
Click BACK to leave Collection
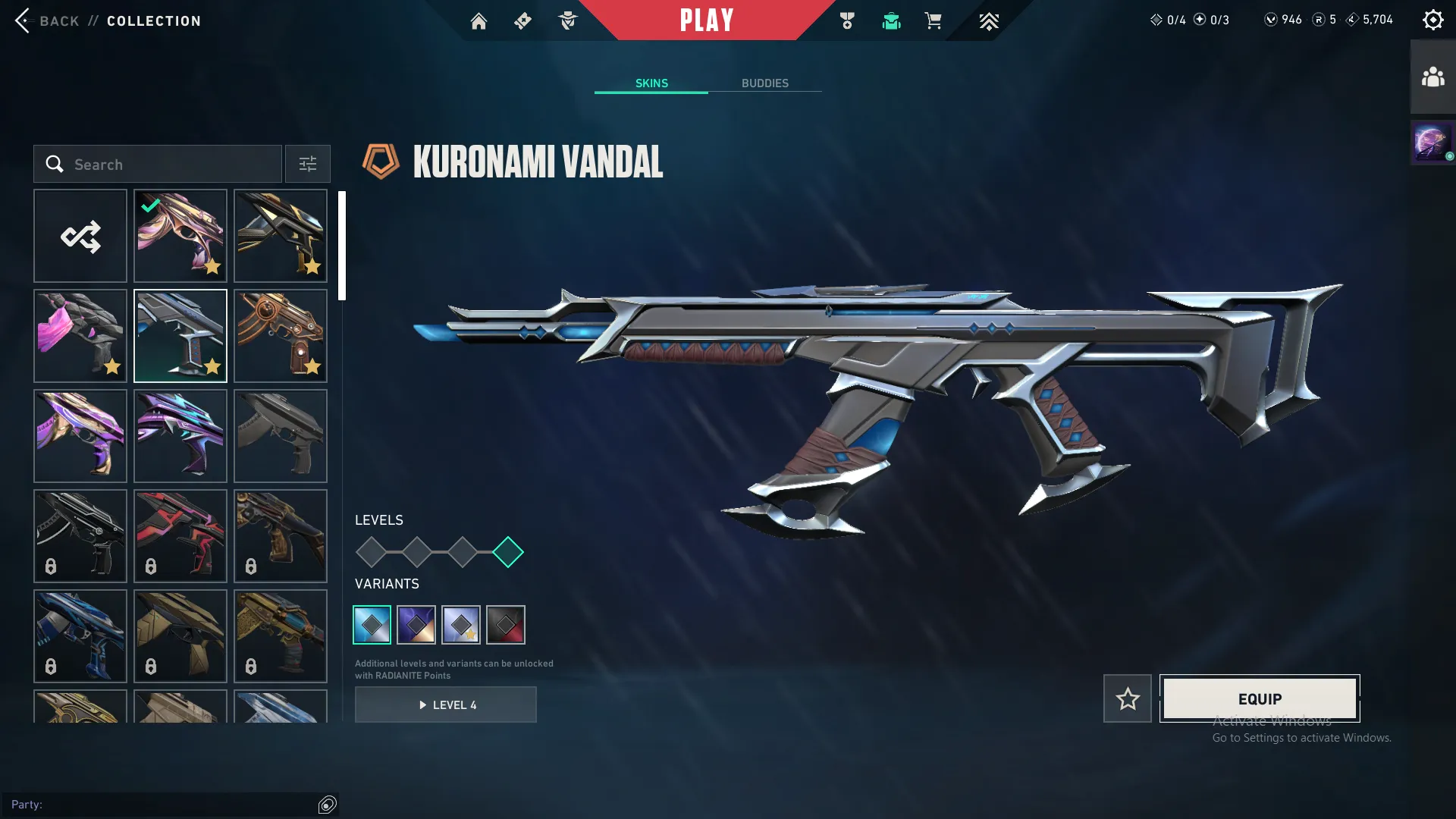pos(48,20)
